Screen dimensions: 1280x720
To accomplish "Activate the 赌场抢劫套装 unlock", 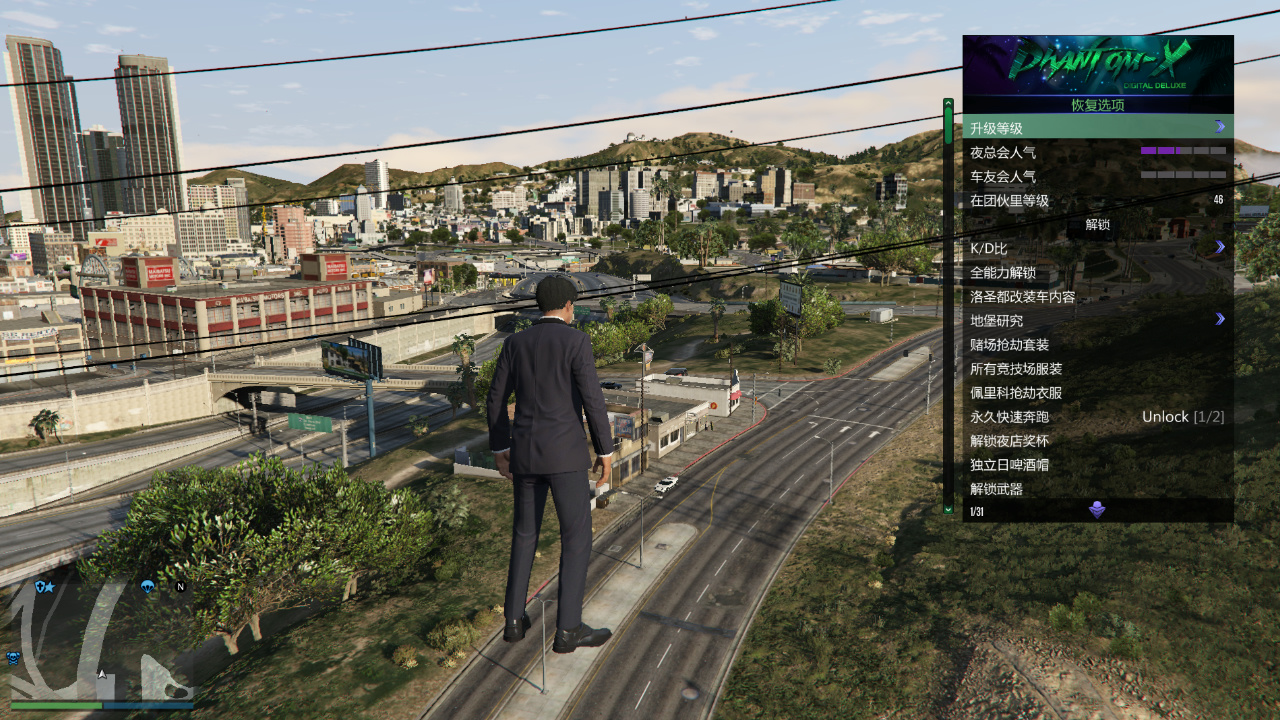I will tap(1097, 344).
